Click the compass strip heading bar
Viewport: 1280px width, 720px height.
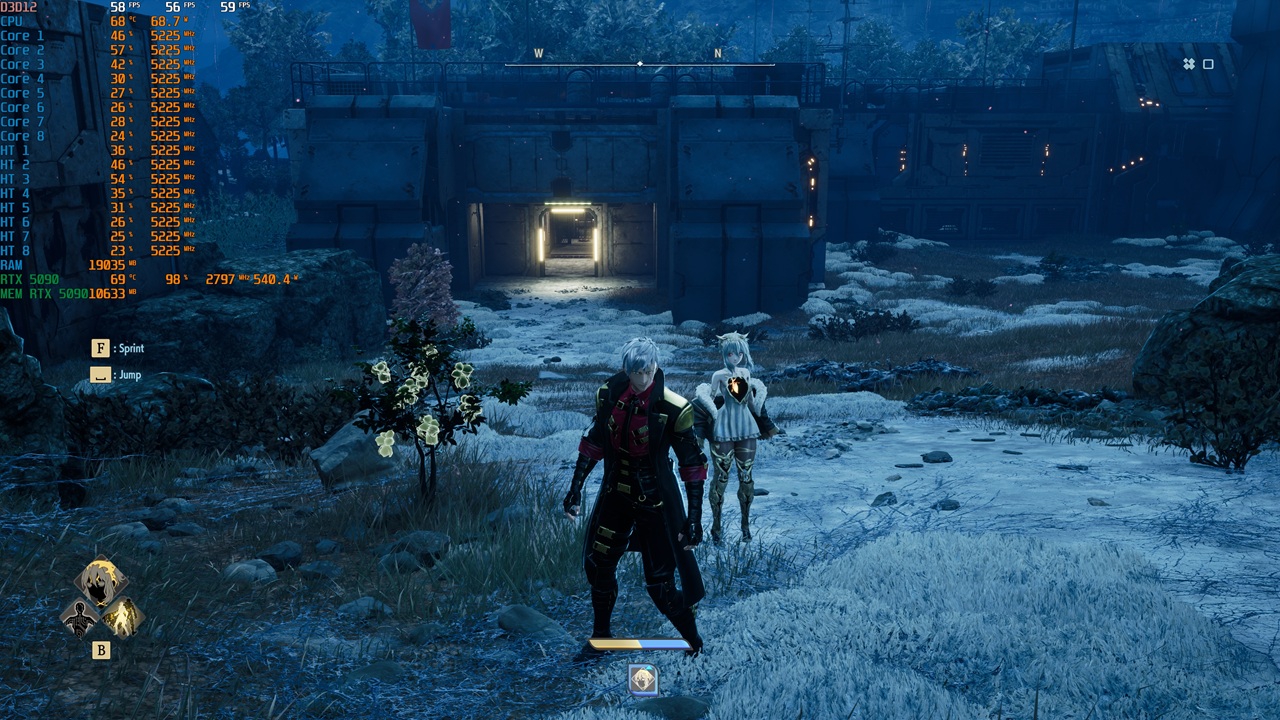(639, 64)
